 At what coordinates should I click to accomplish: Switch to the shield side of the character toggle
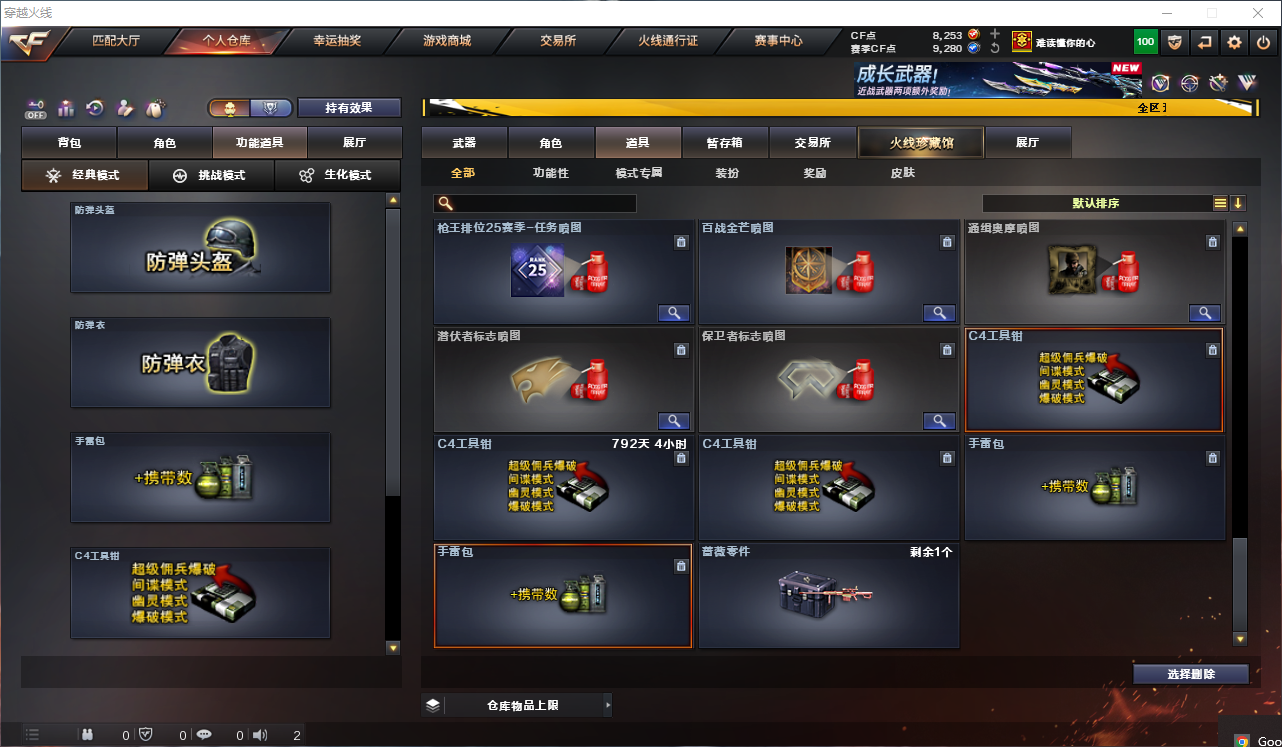coord(270,107)
